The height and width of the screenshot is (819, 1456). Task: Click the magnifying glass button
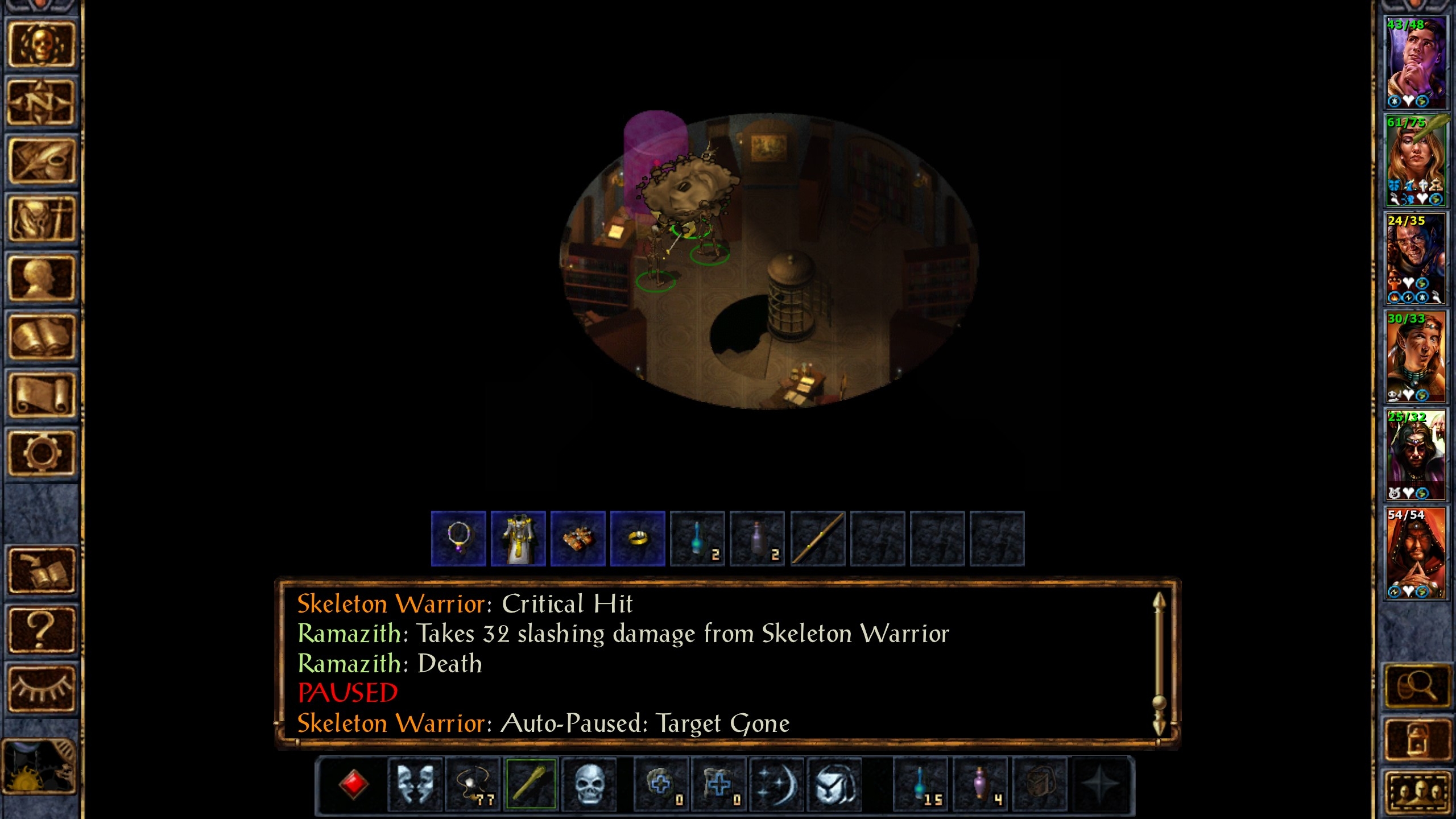(1416, 686)
